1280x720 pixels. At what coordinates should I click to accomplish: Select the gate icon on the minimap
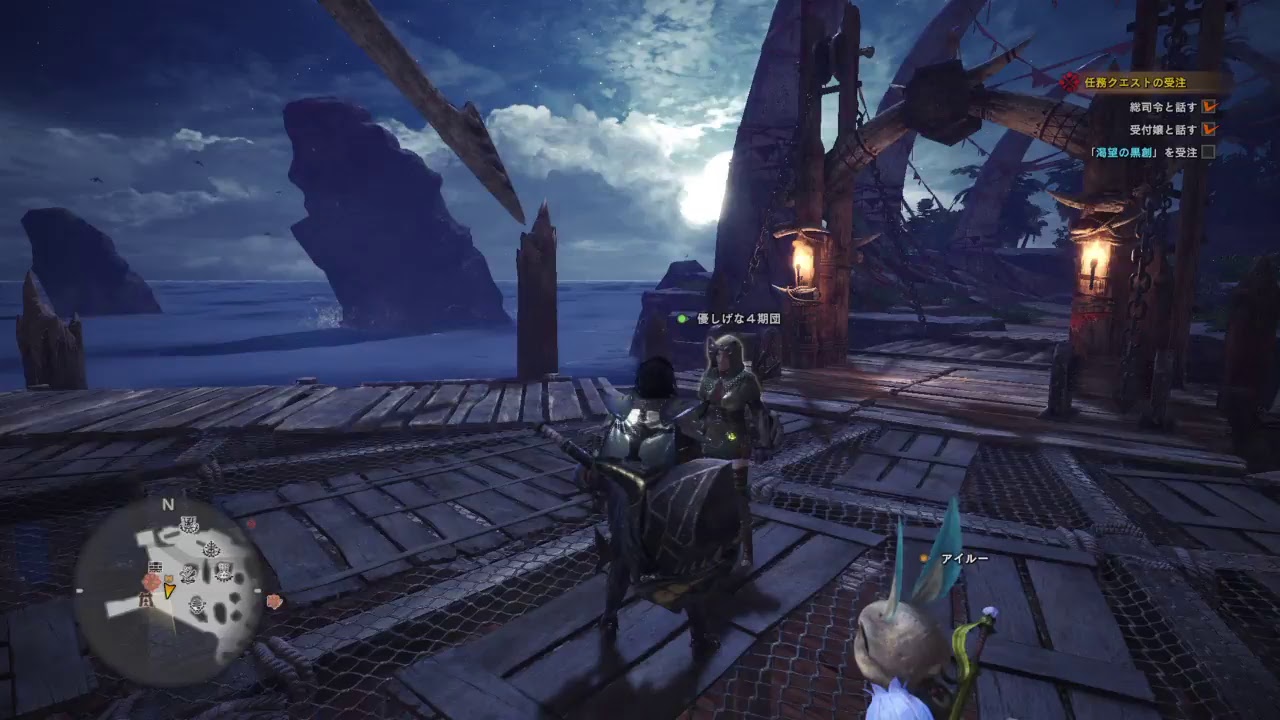pyautogui.click(x=146, y=599)
